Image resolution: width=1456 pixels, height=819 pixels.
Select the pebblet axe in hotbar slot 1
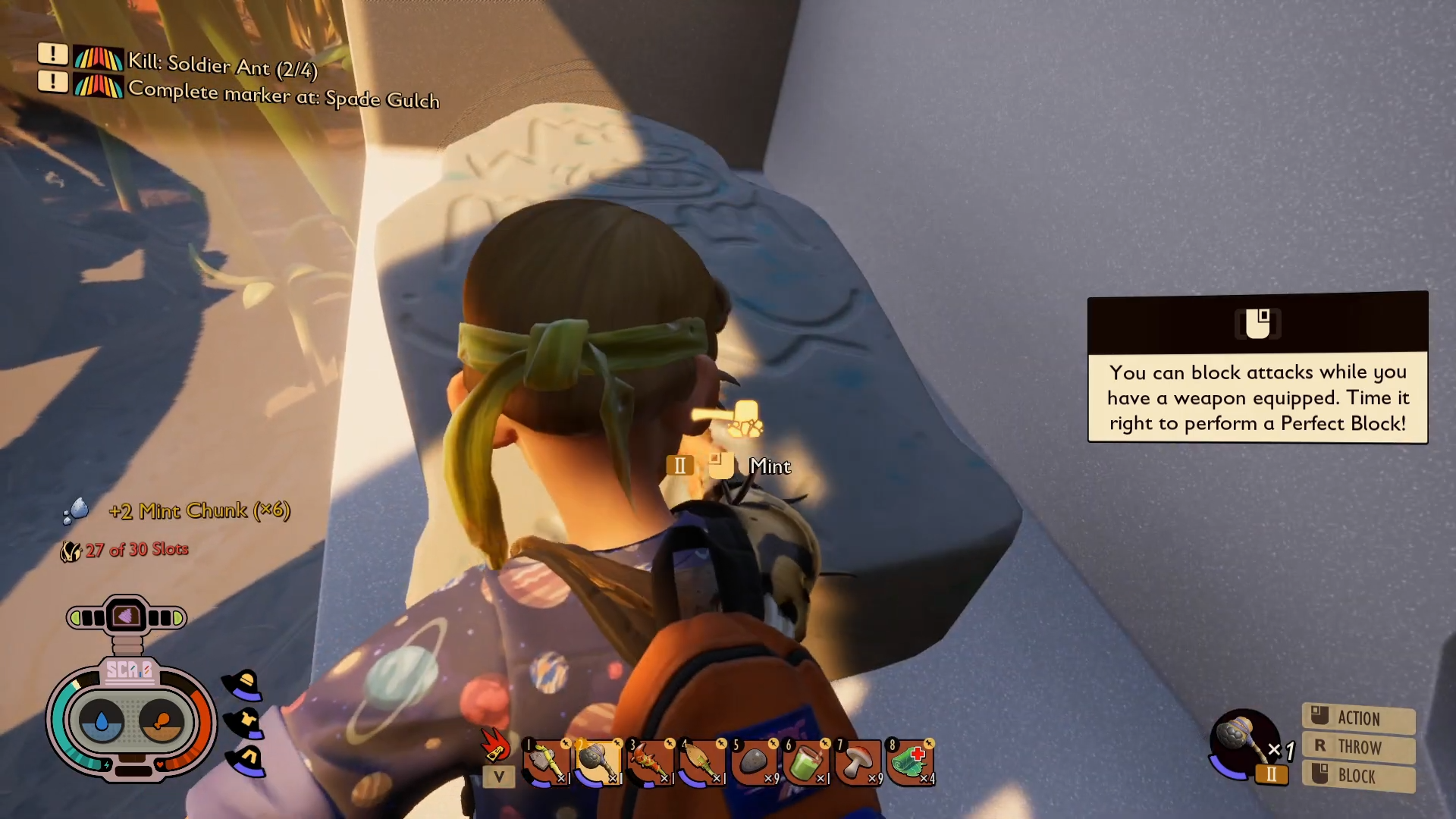[546, 762]
